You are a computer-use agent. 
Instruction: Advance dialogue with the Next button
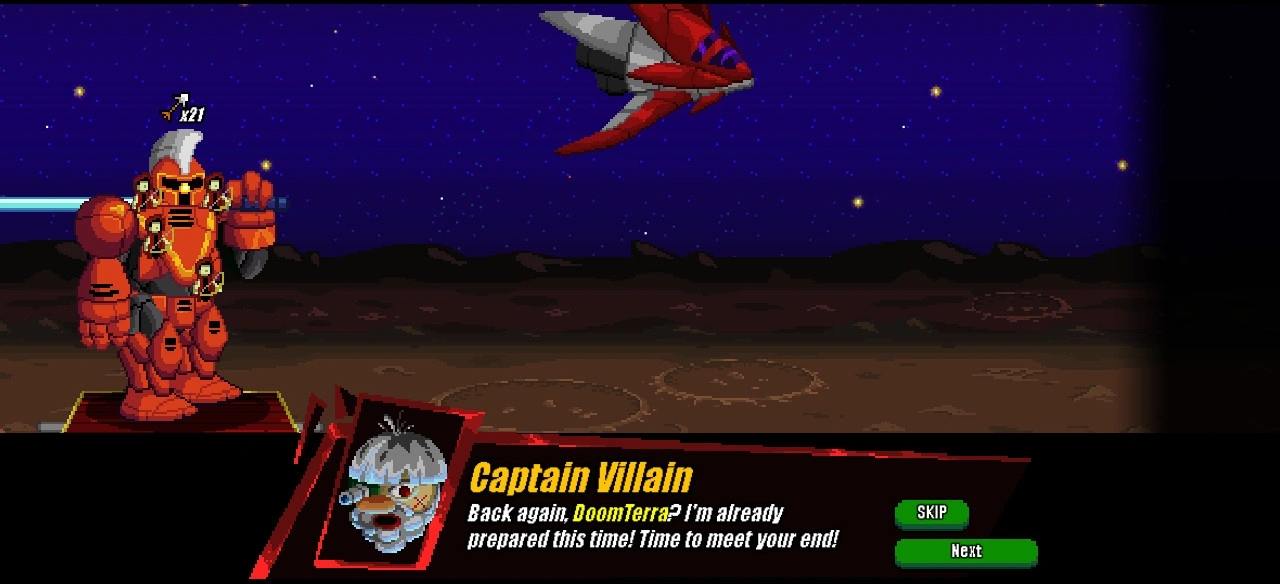click(x=965, y=551)
